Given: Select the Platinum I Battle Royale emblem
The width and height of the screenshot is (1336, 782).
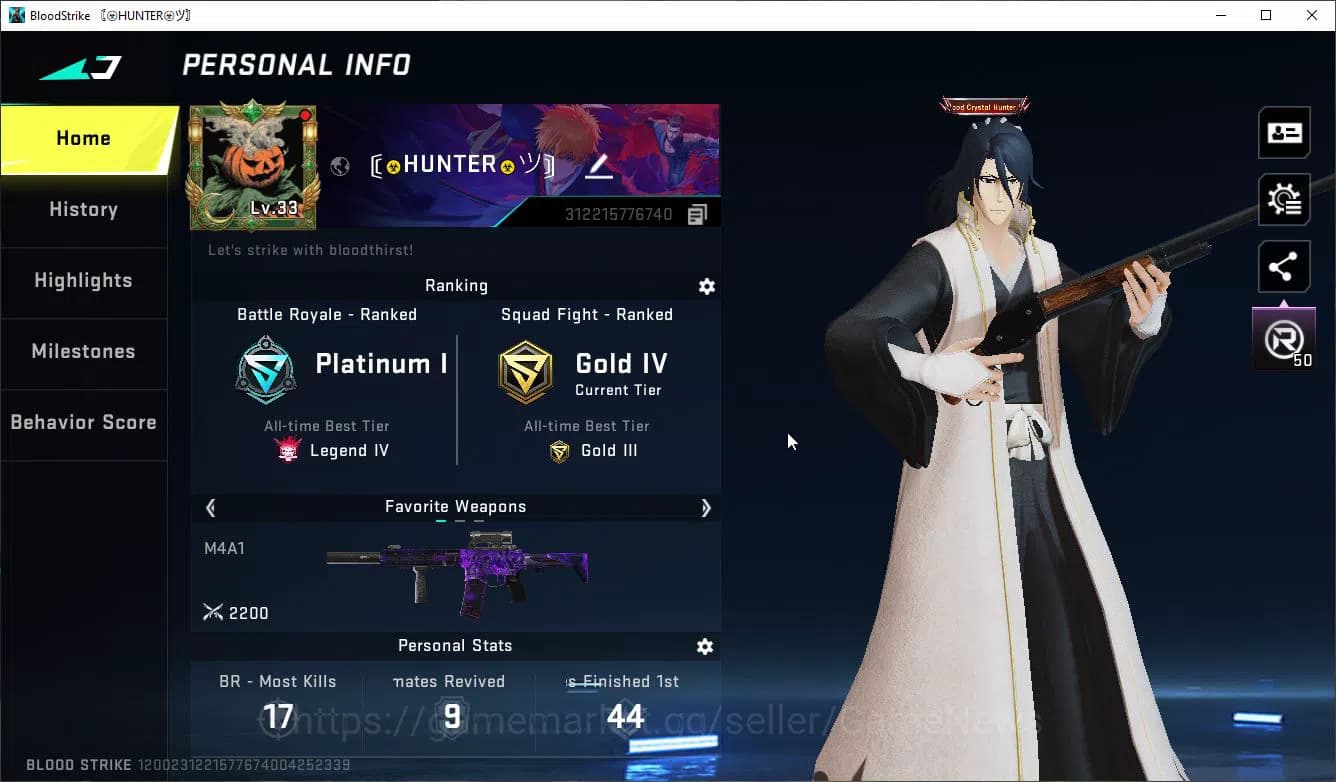Looking at the screenshot, I should click(x=265, y=370).
